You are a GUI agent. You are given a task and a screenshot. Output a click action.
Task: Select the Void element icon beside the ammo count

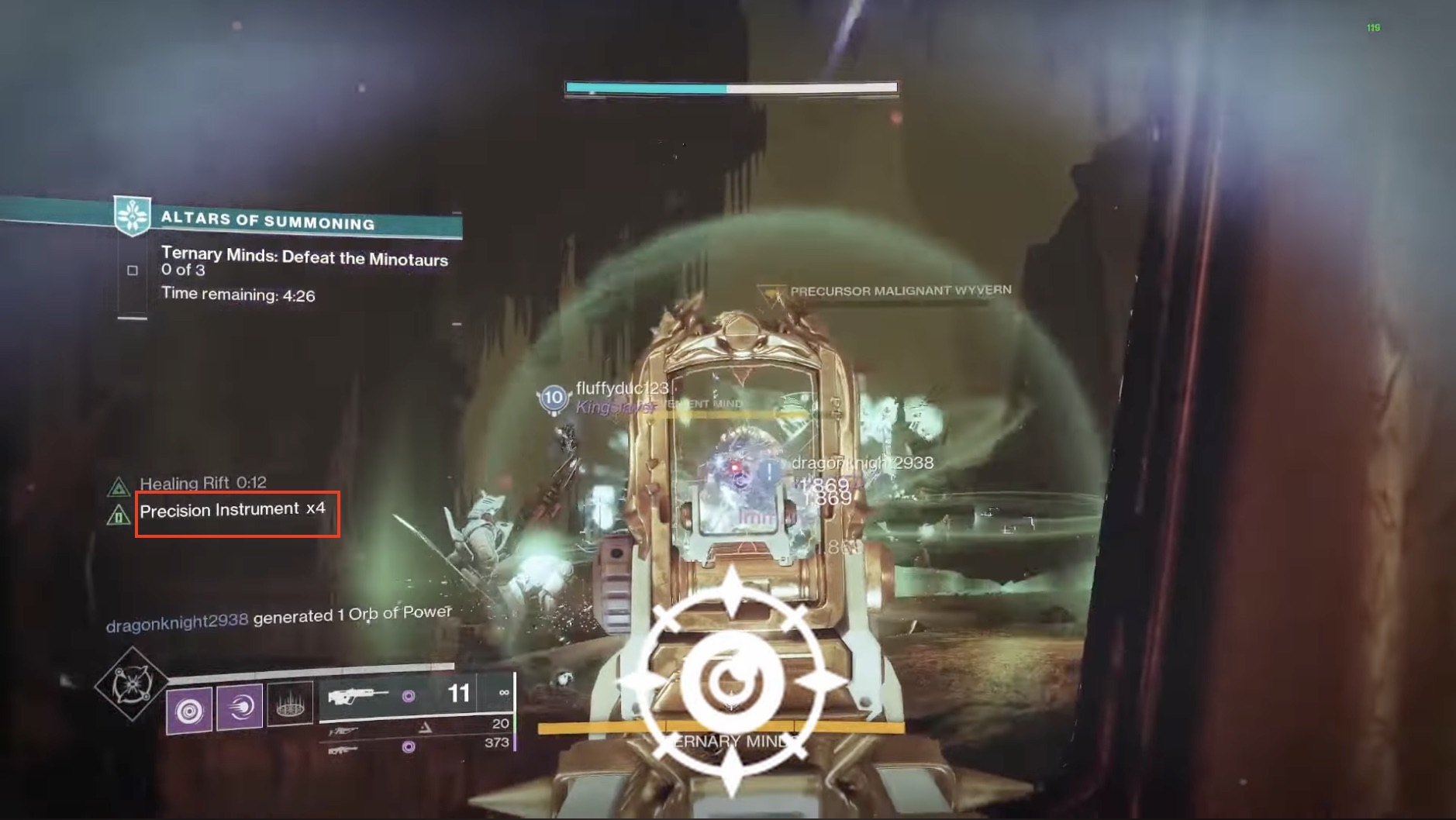(409, 696)
